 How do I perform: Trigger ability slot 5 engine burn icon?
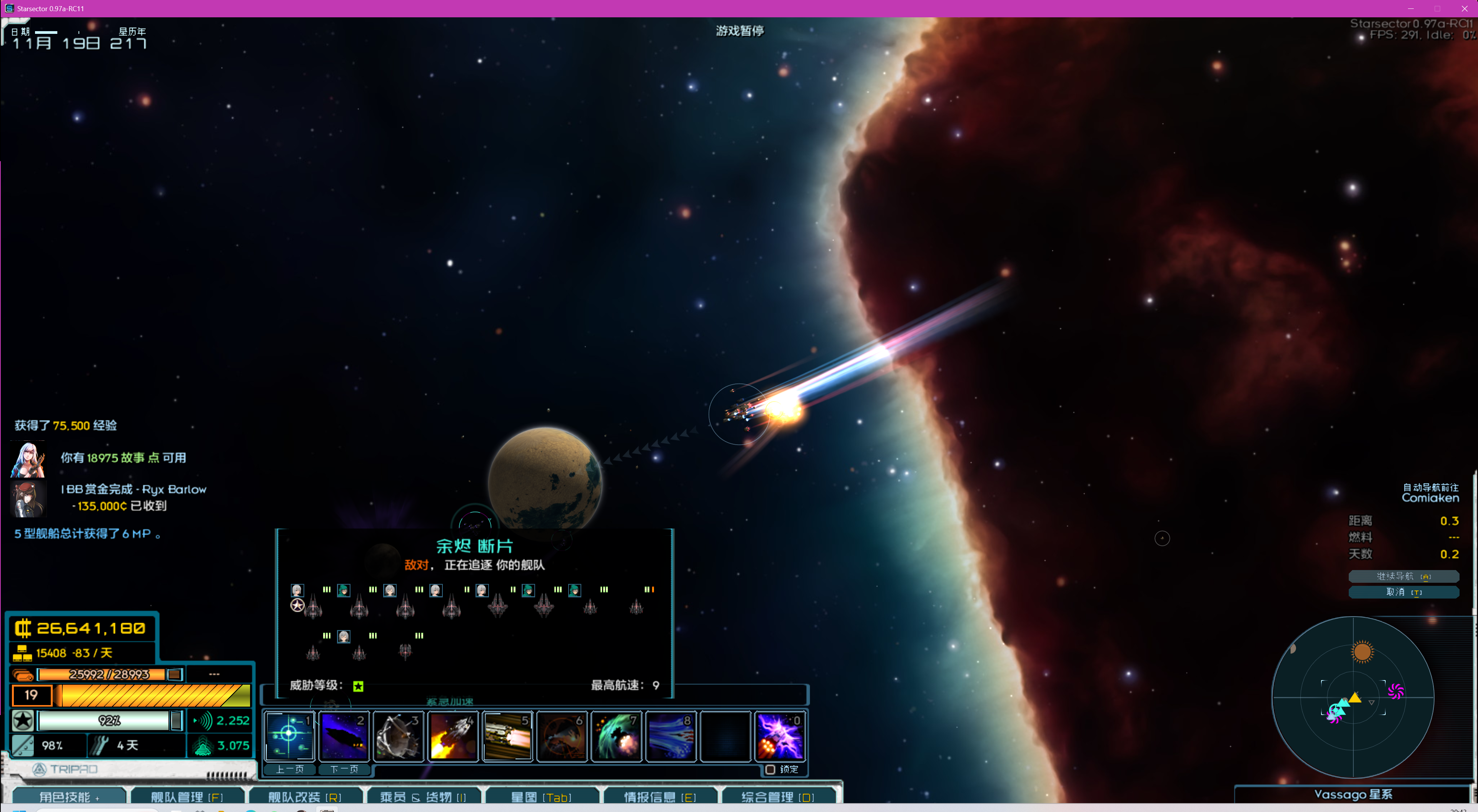(x=507, y=736)
